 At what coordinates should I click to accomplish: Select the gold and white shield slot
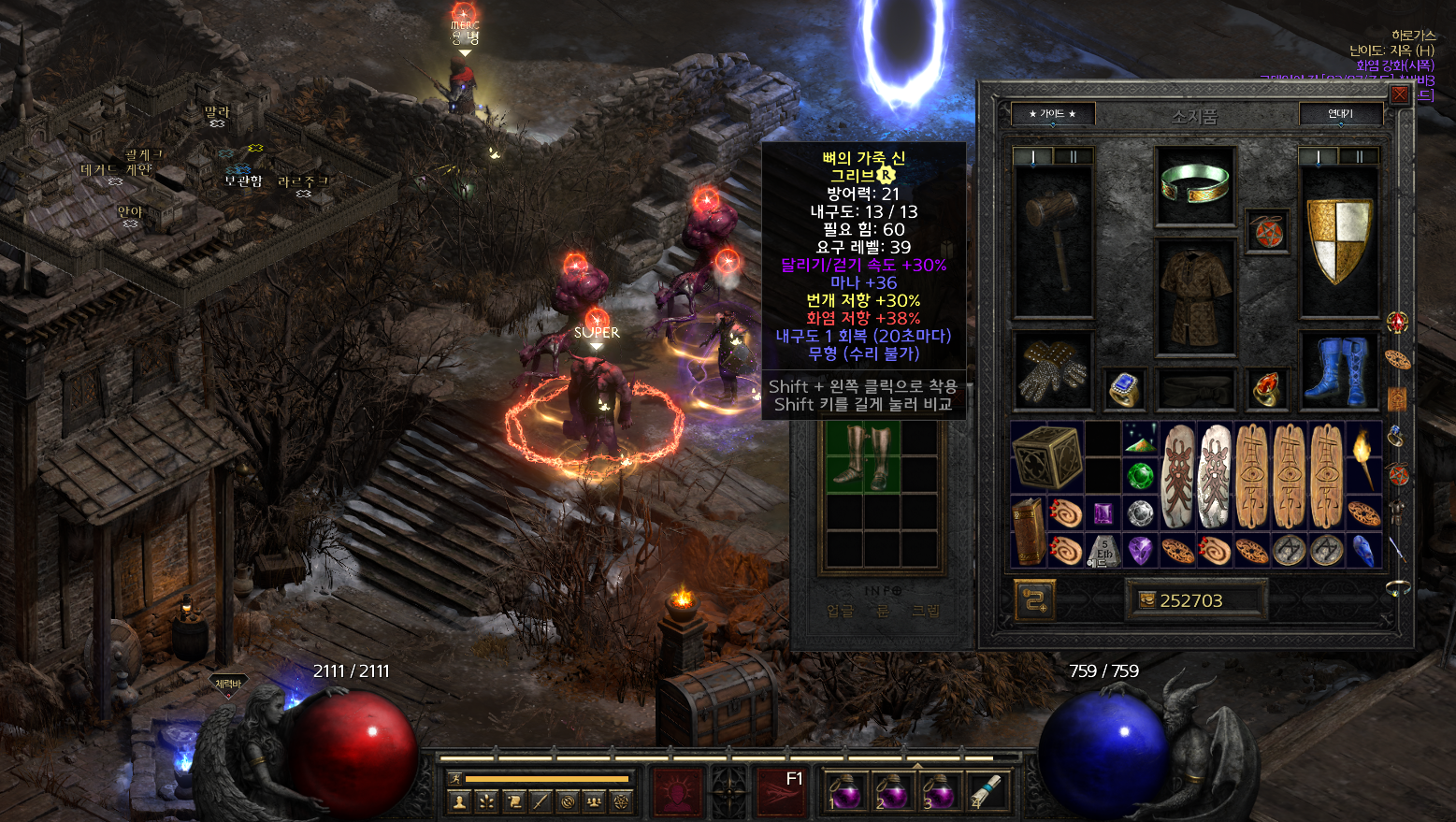(1339, 240)
